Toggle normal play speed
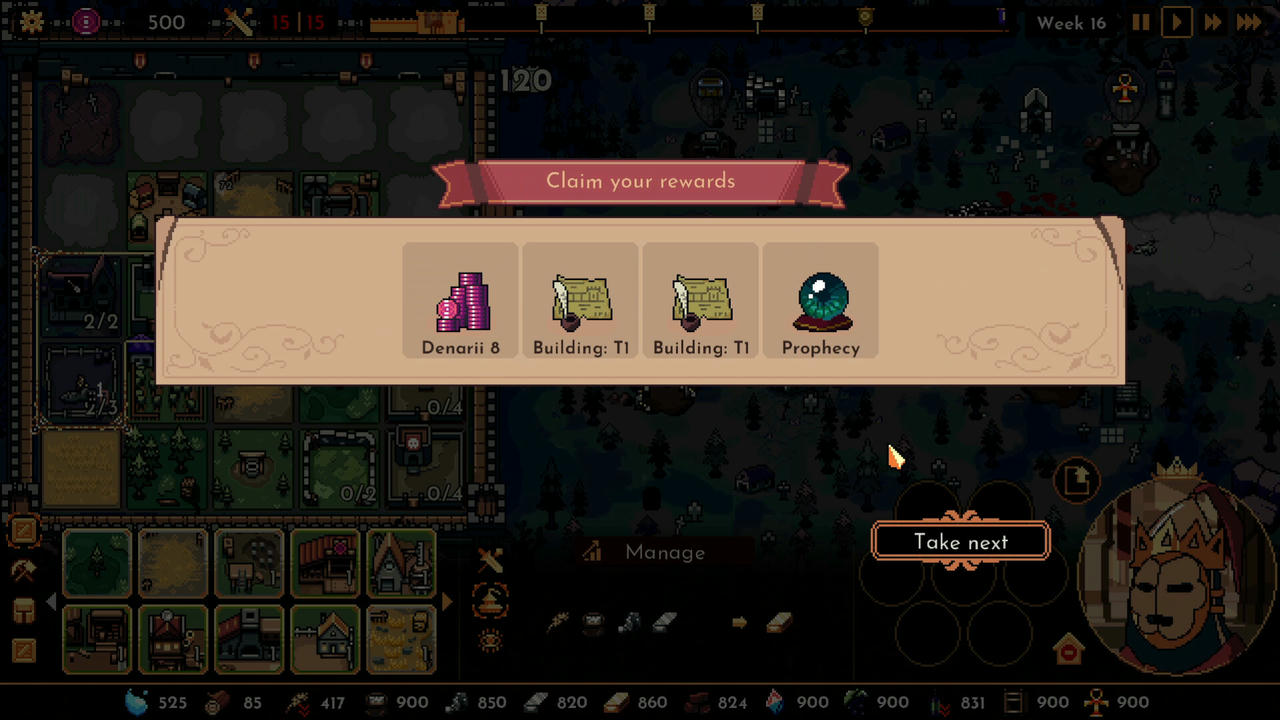This screenshot has height=720, width=1280. [x=1176, y=22]
